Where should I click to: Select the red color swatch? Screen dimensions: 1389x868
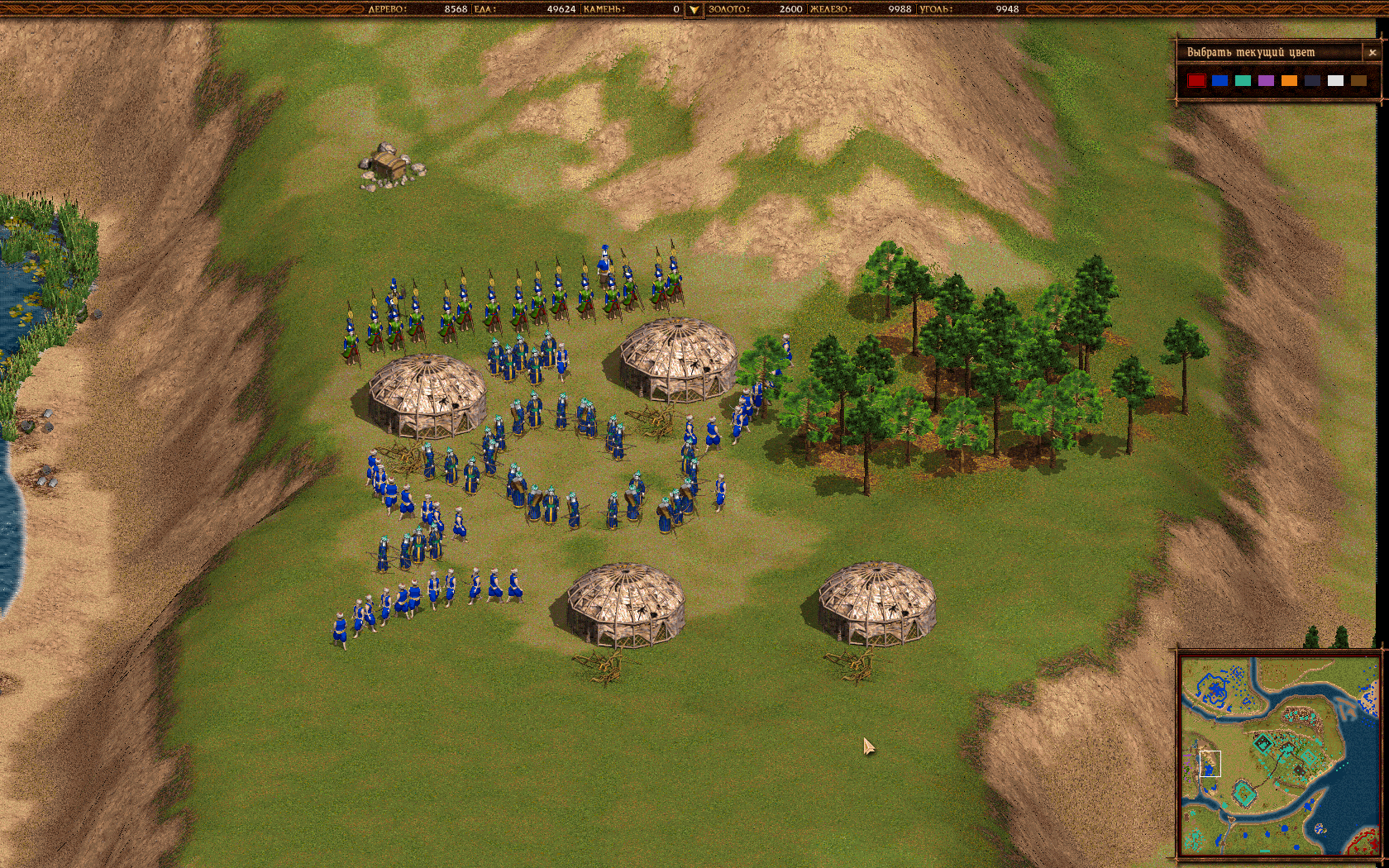tap(1196, 80)
